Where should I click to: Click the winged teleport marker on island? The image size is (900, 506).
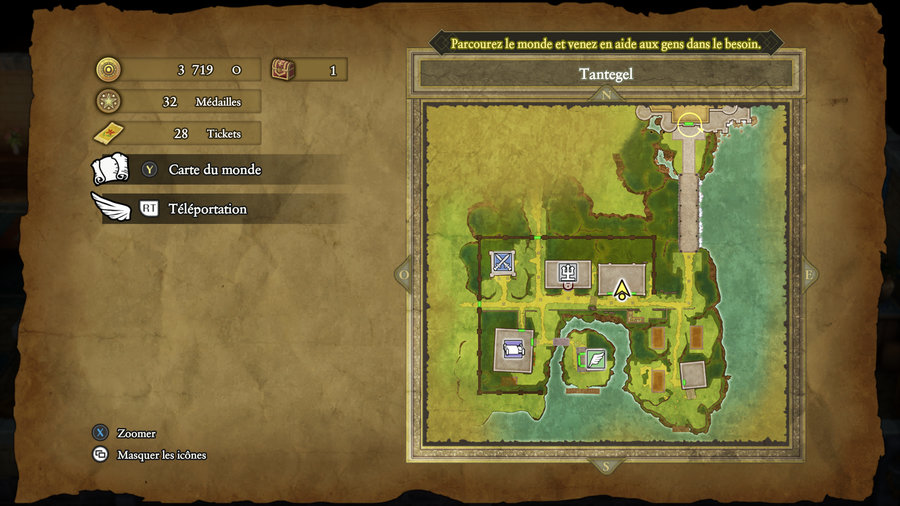coord(595,358)
